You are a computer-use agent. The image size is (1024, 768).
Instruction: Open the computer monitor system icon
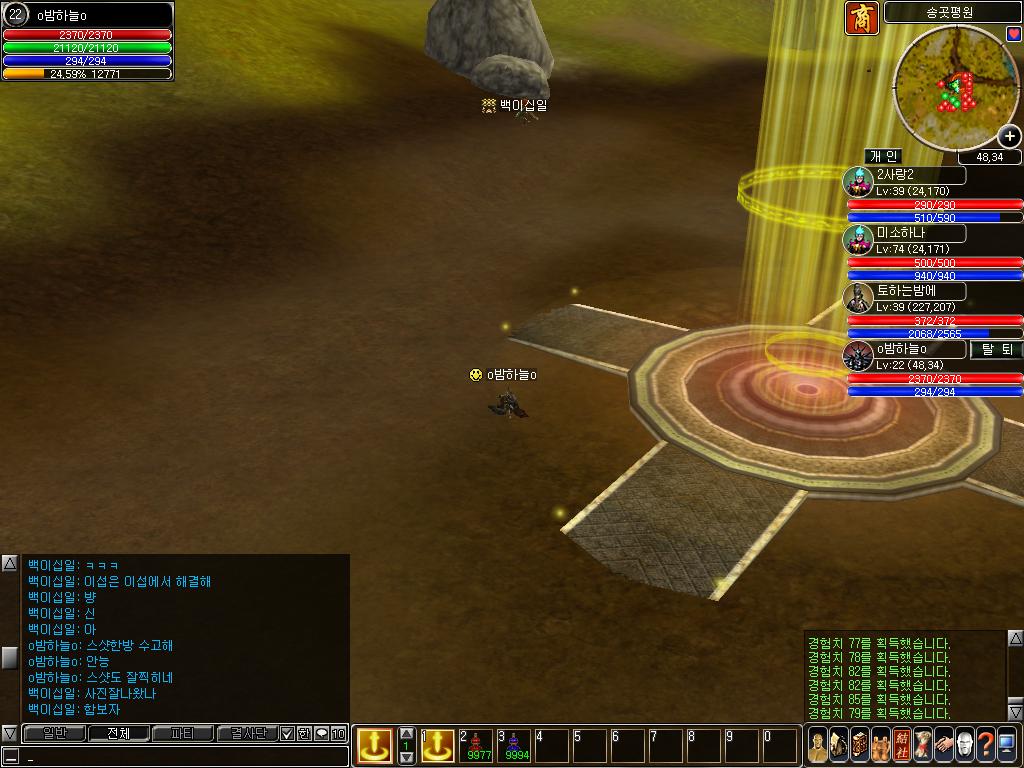pyautogui.click(x=1007, y=746)
